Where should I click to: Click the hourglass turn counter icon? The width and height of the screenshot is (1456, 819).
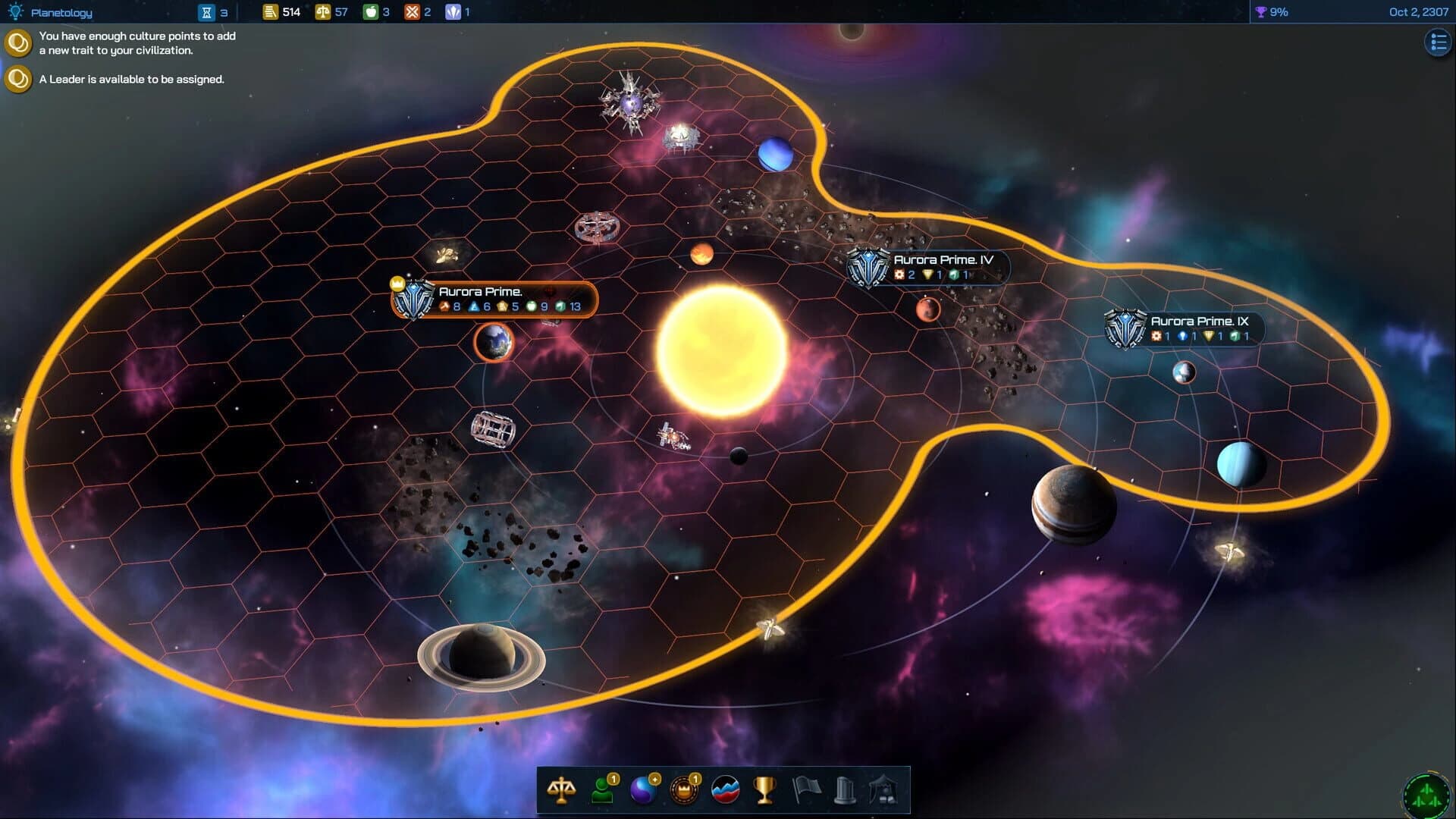pyautogui.click(x=206, y=11)
